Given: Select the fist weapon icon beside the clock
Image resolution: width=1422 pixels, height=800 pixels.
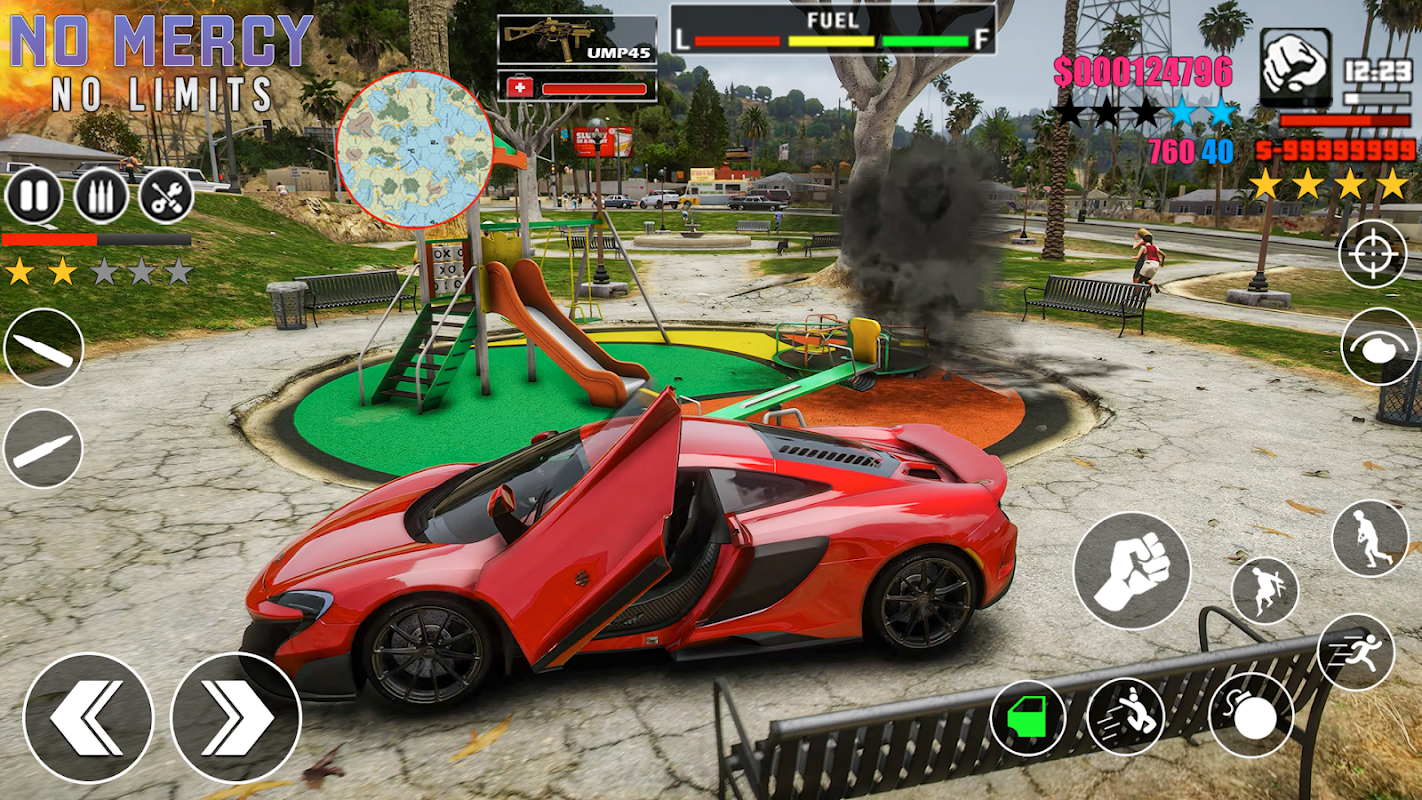Looking at the screenshot, I should [1295, 67].
